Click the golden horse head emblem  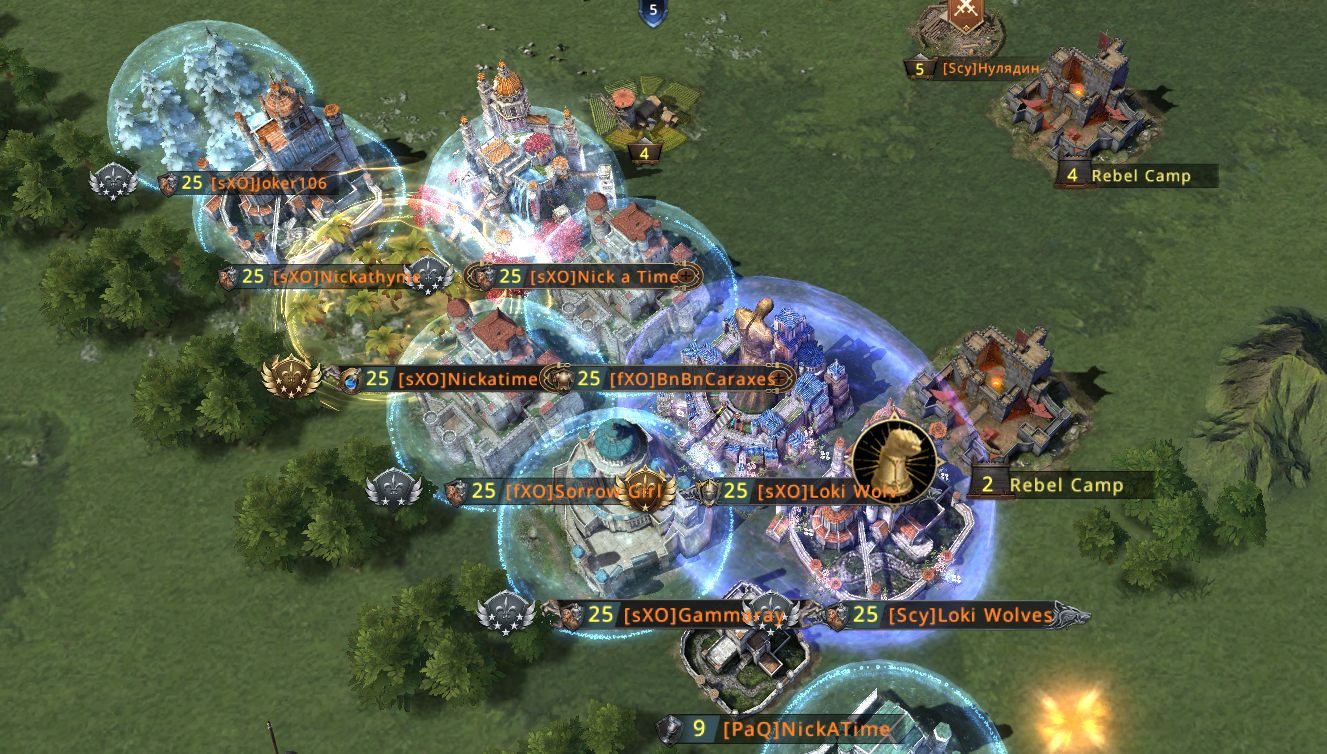pos(894,462)
